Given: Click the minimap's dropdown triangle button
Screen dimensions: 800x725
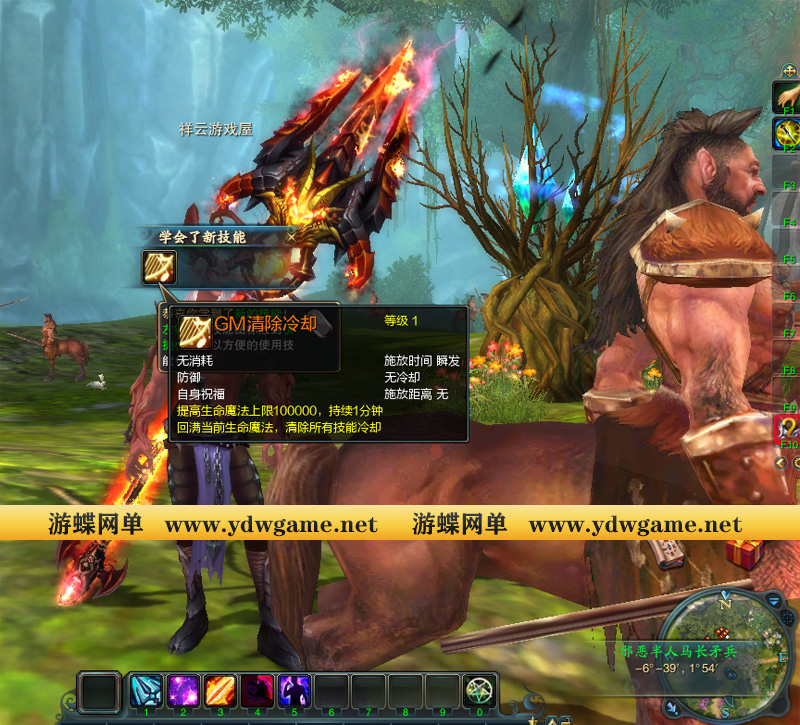Looking at the screenshot, I should (774, 597).
